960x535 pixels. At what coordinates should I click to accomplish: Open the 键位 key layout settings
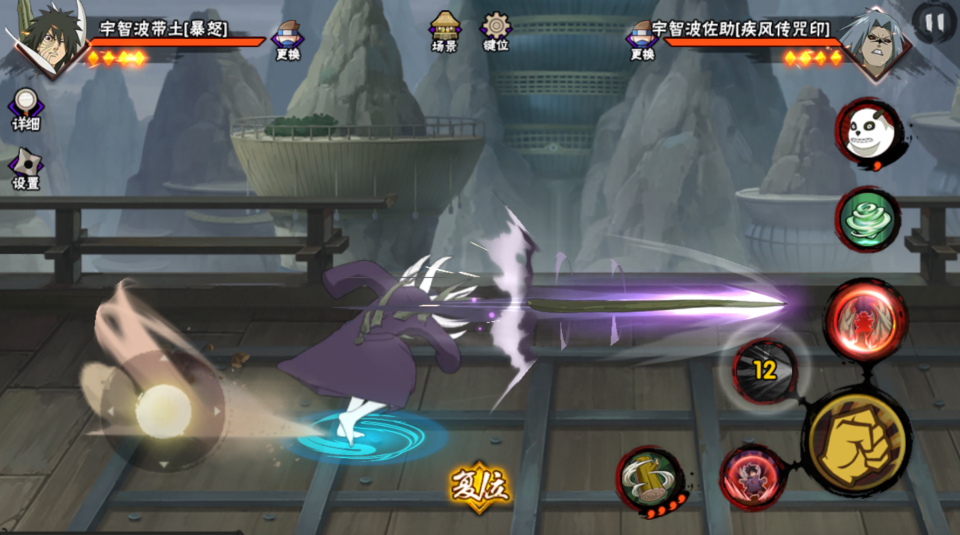click(496, 32)
